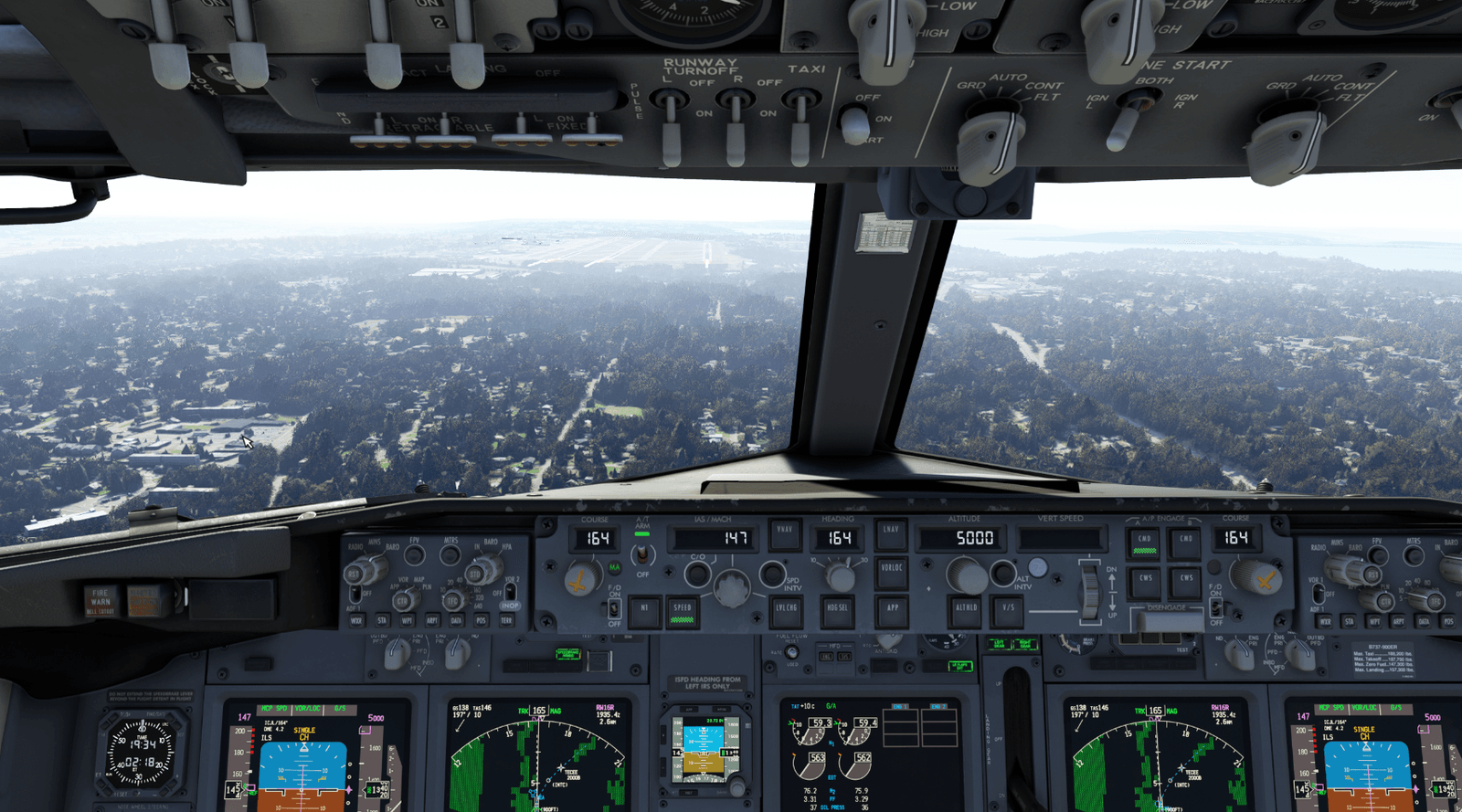Engage ALT HLD altitude hold
Image resolution: width=1462 pixels, height=812 pixels.
pyautogui.click(x=967, y=607)
